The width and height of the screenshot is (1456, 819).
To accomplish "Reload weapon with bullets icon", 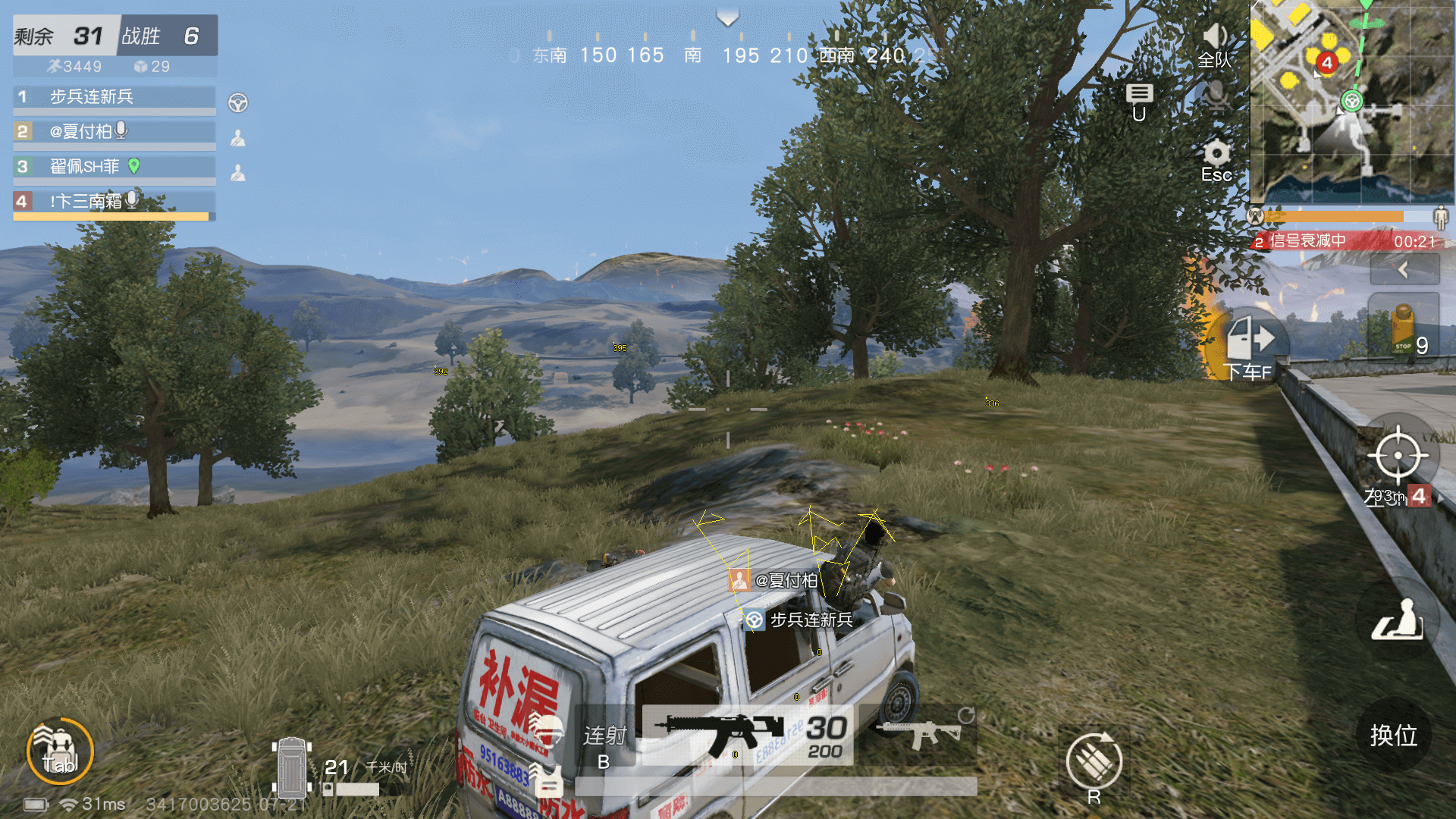I will point(1094,761).
